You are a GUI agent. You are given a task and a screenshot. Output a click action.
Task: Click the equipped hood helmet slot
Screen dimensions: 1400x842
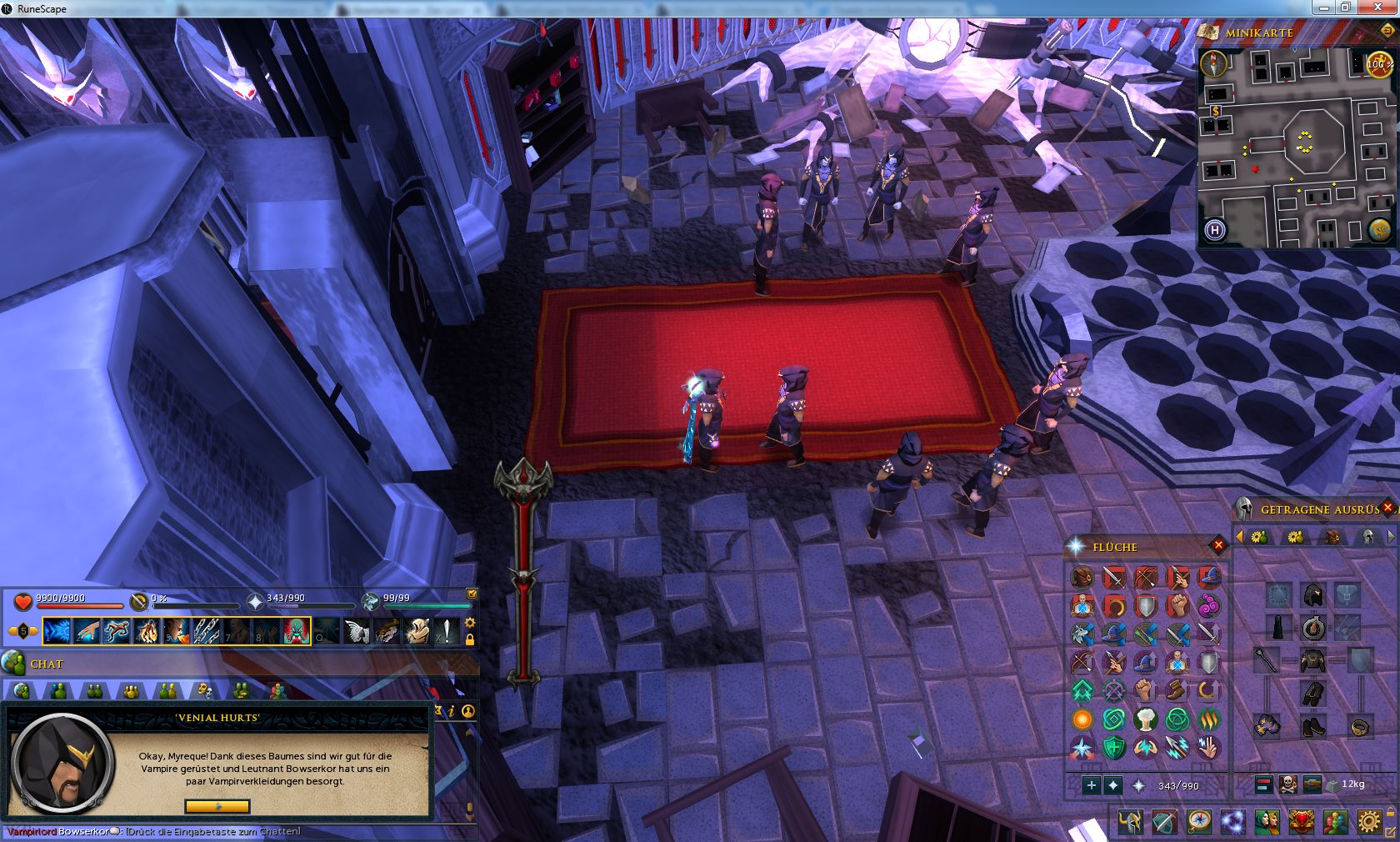pyautogui.click(x=1313, y=594)
